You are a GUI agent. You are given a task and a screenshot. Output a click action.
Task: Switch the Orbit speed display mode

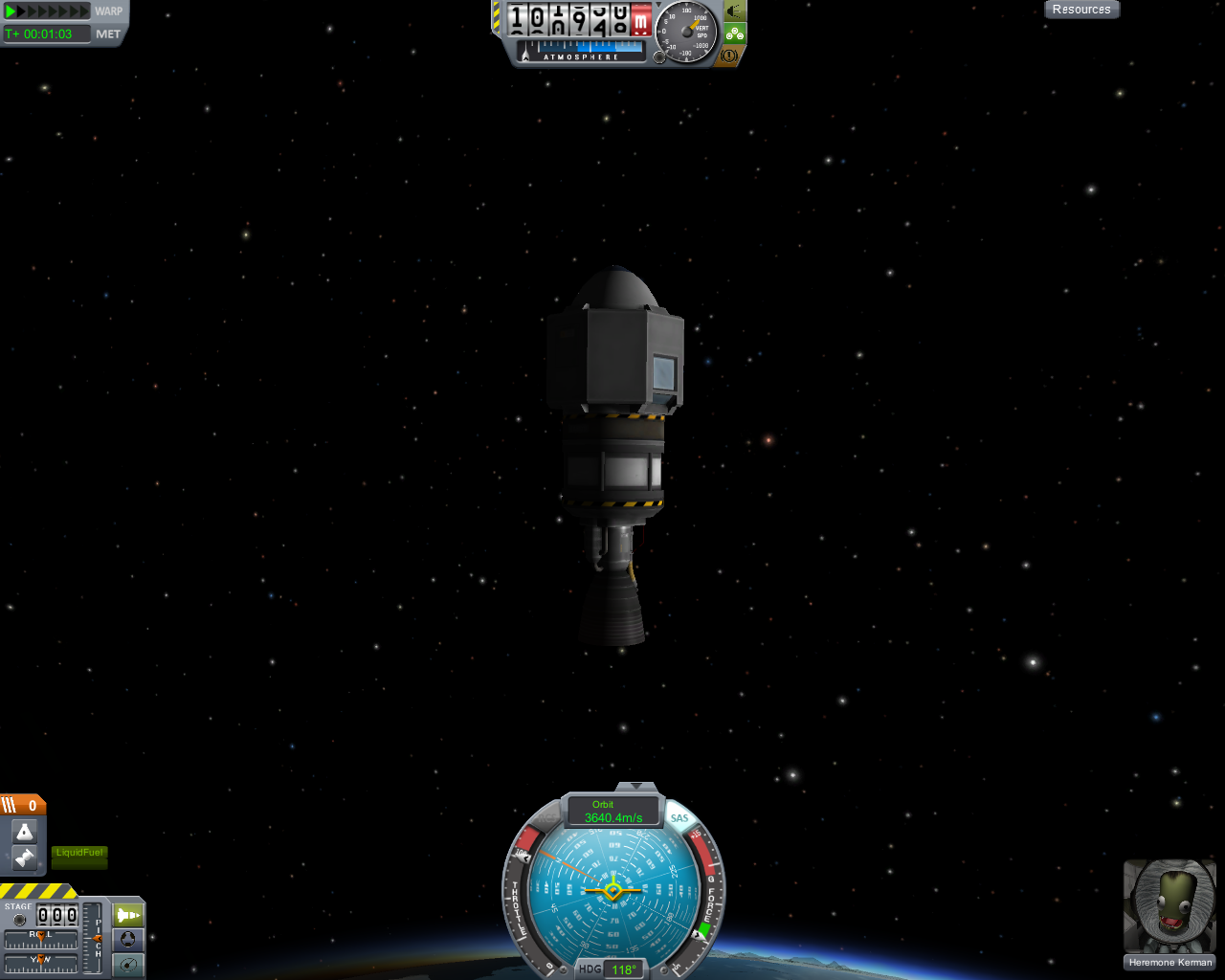point(613,812)
